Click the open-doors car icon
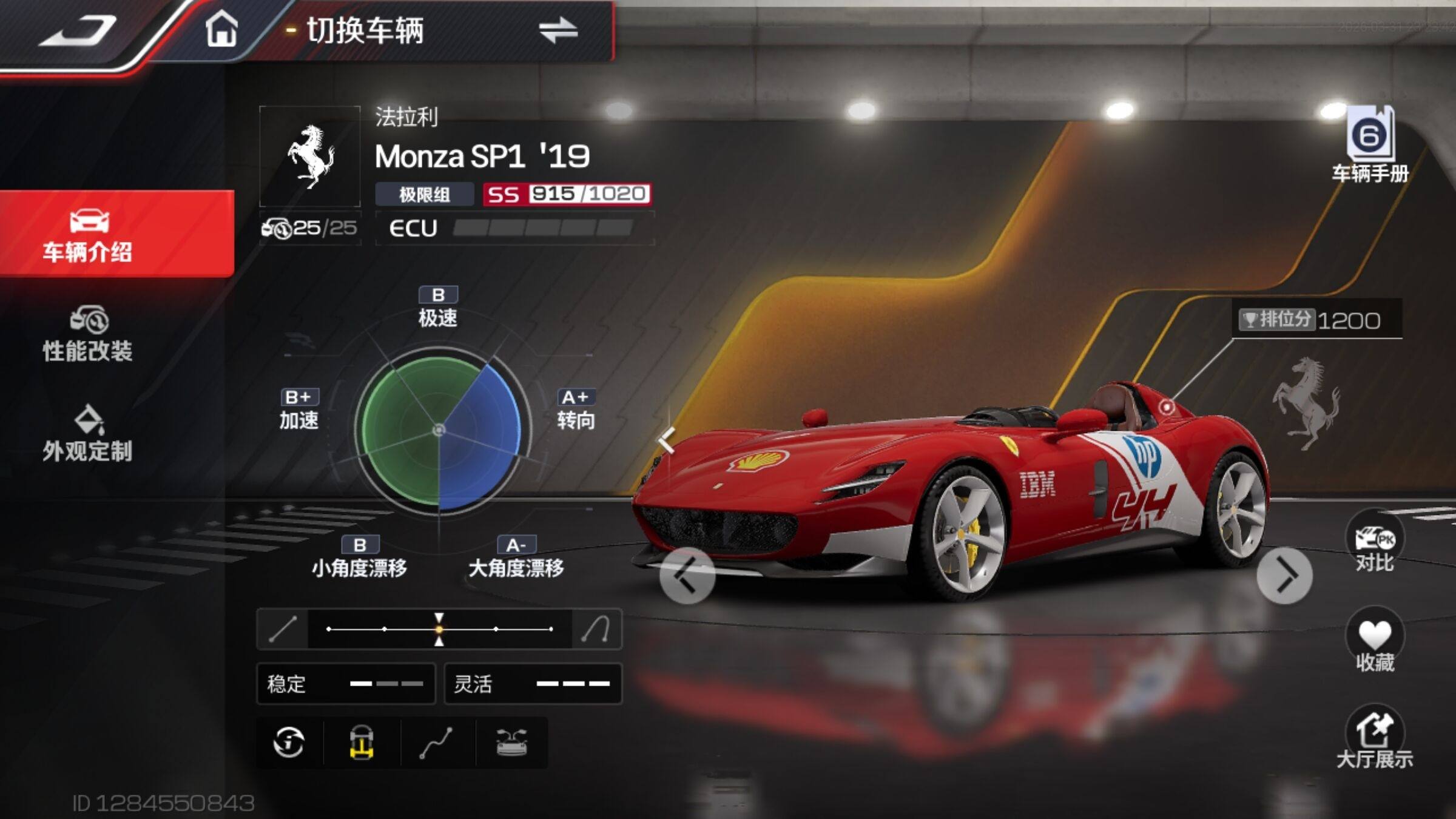Viewport: 1456px width, 819px height. tap(511, 743)
